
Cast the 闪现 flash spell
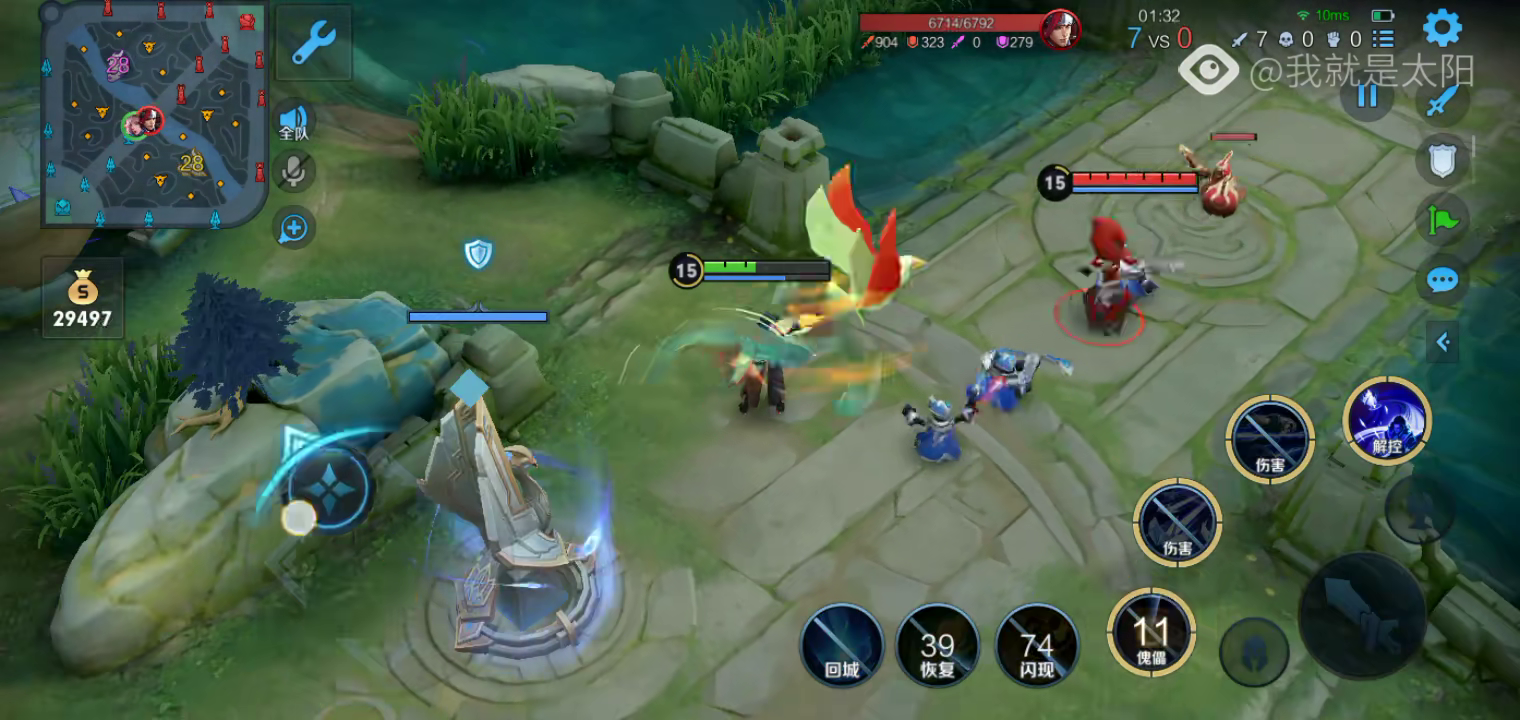pyautogui.click(x=1037, y=645)
